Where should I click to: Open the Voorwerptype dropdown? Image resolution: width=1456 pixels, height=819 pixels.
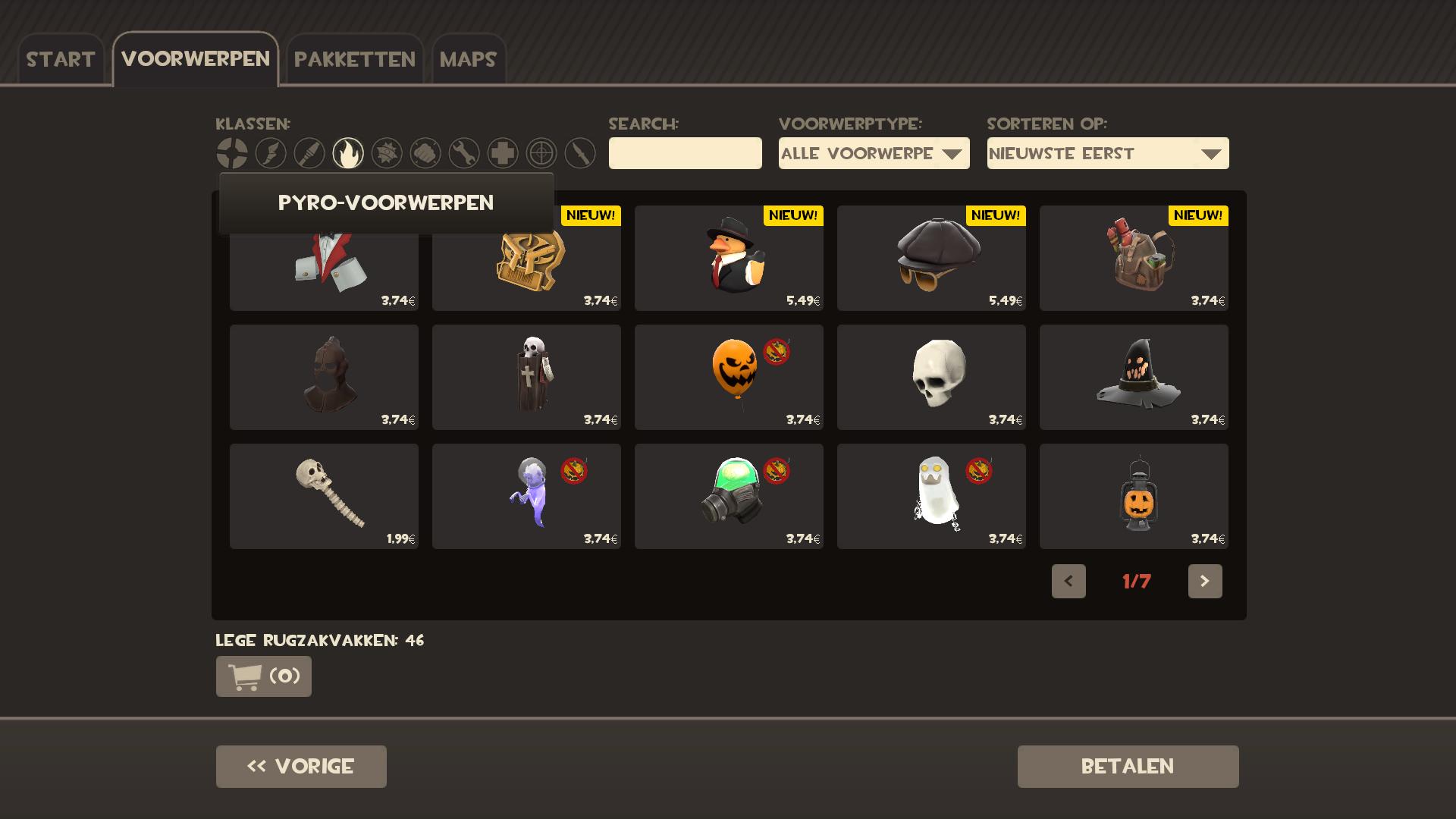point(874,153)
